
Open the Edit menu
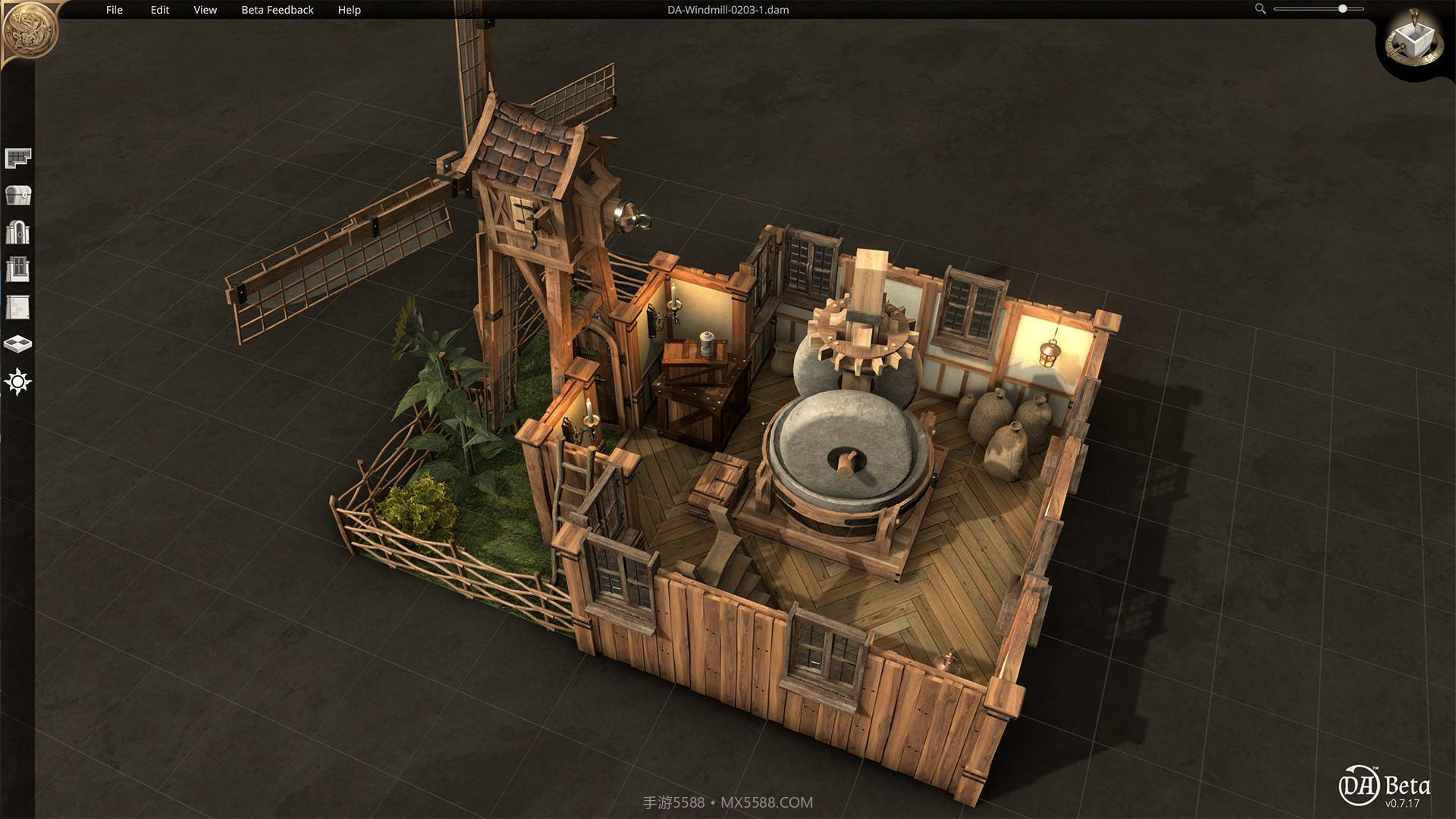160,10
